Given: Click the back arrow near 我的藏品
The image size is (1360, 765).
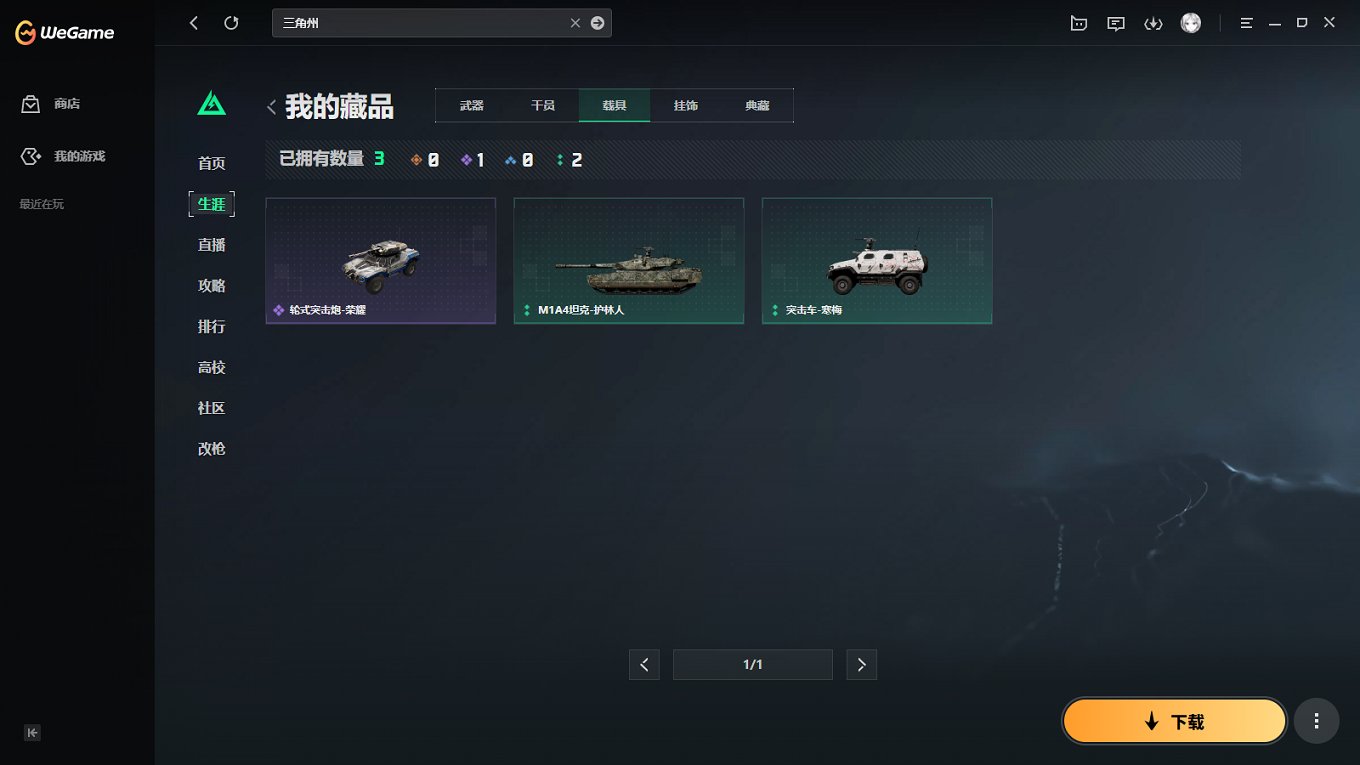Looking at the screenshot, I should click(271, 106).
